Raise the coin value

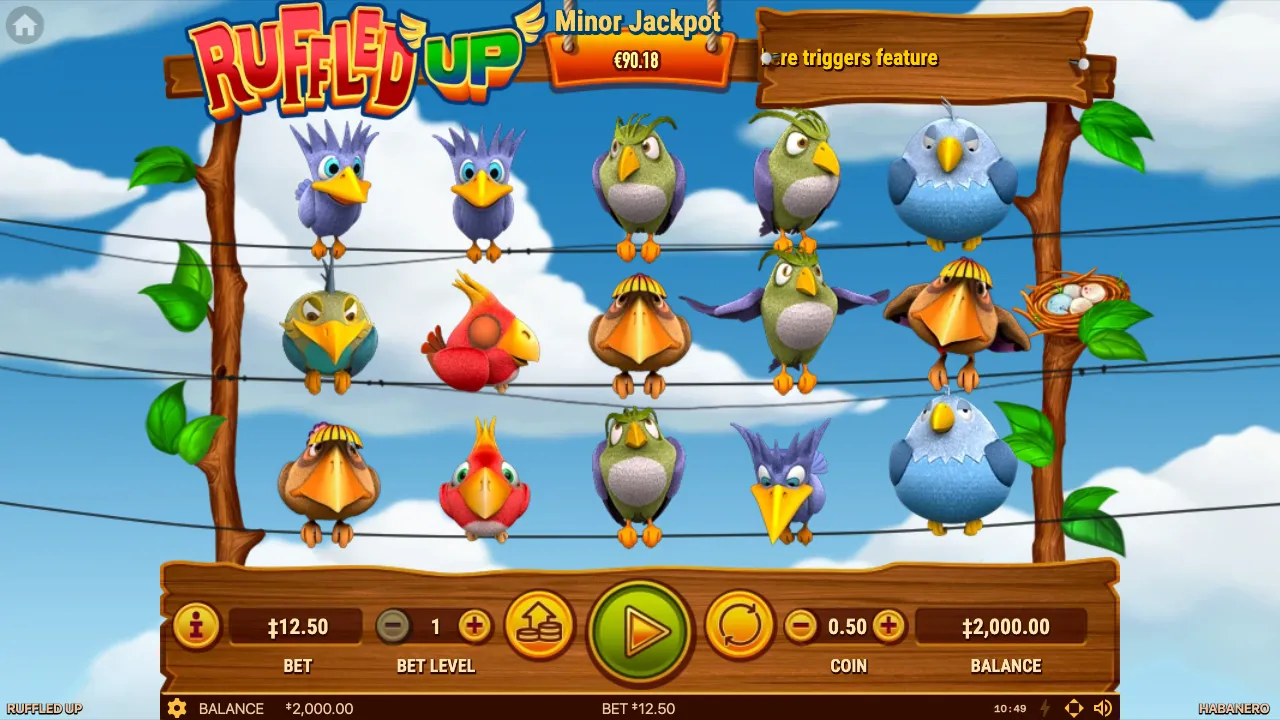click(888, 627)
